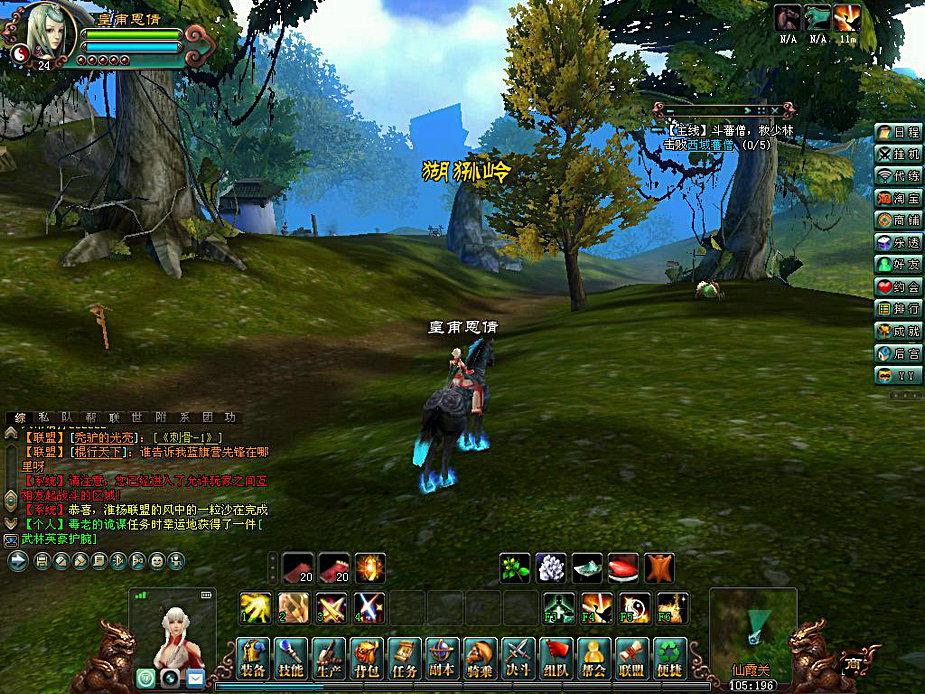Viewport: 925px width, 694px height.
Task: Switch to the 世 world chat tab
Action: (138, 417)
